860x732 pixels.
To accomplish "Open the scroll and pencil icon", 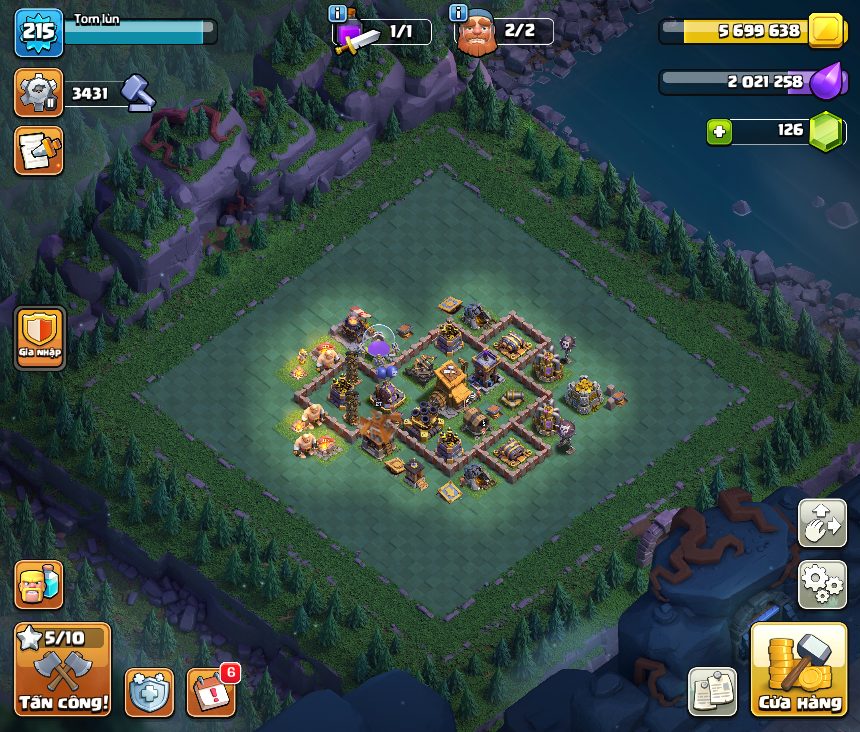I will (38, 150).
